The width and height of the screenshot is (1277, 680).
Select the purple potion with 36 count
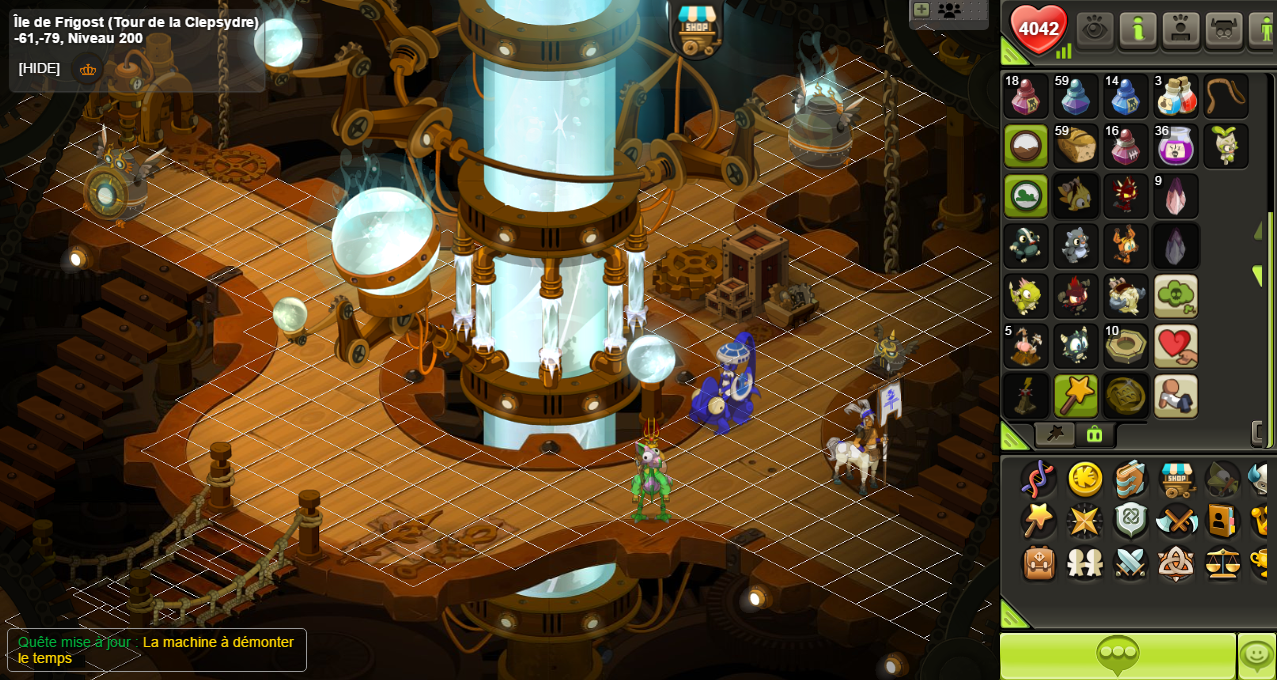pyautogui.click(x=1176, y=146)
